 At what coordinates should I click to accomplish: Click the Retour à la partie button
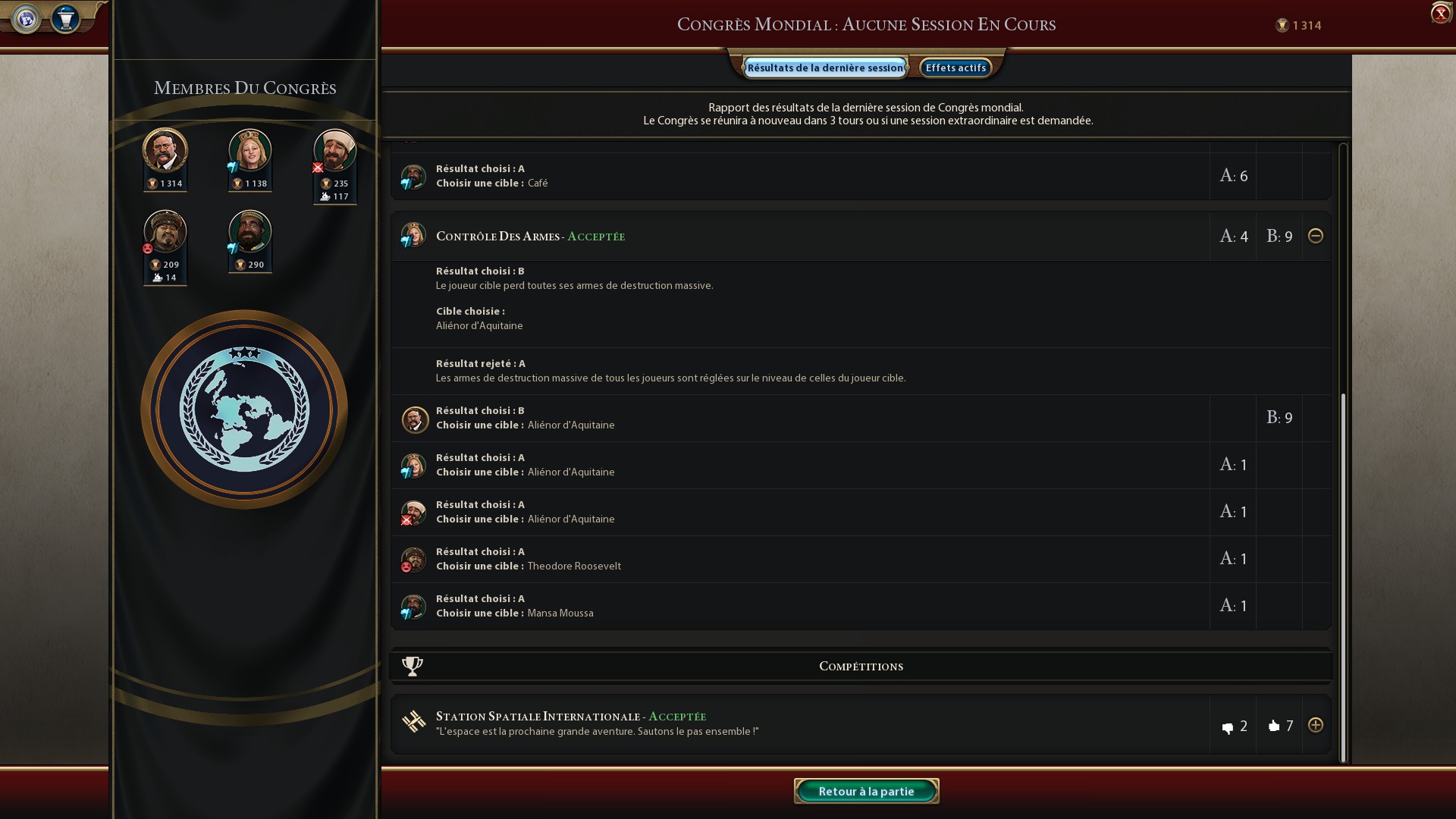coord(866,790)
